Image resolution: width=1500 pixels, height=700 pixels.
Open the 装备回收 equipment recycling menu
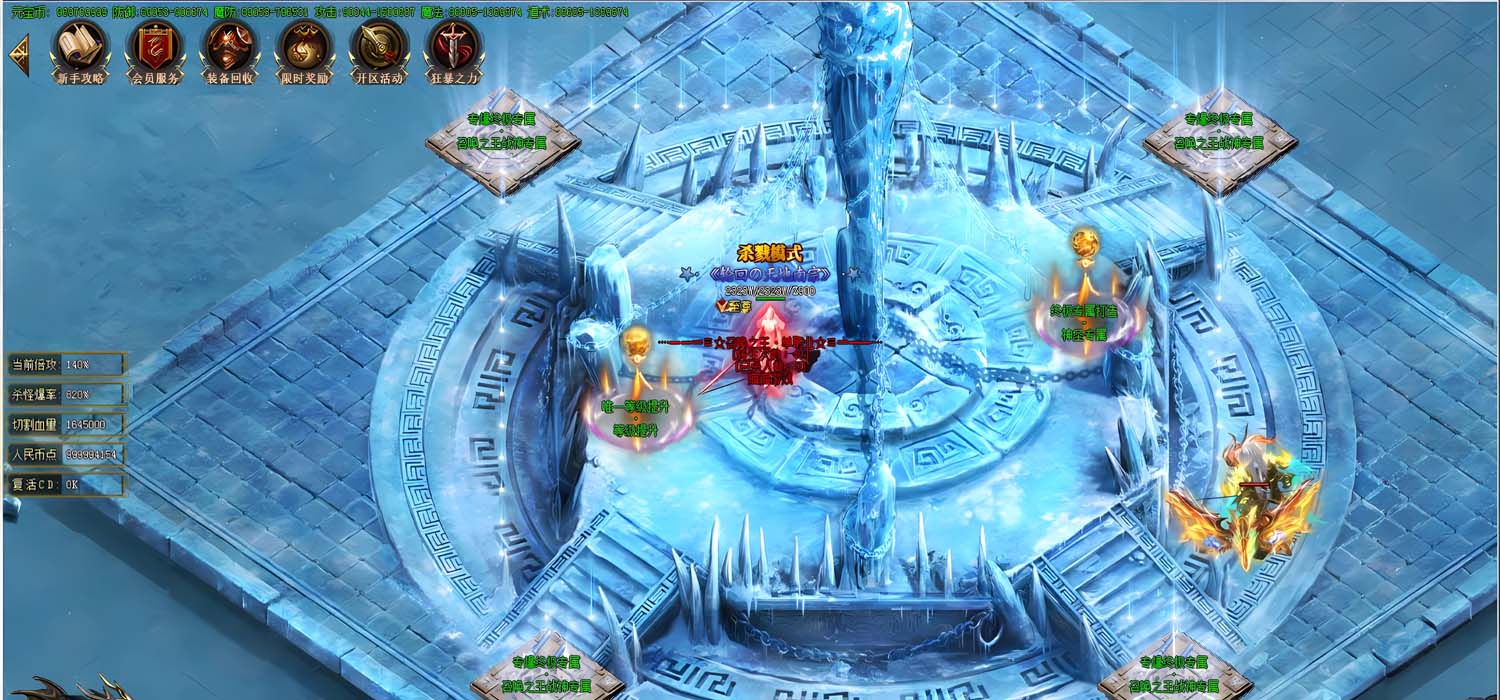[230, 50]
